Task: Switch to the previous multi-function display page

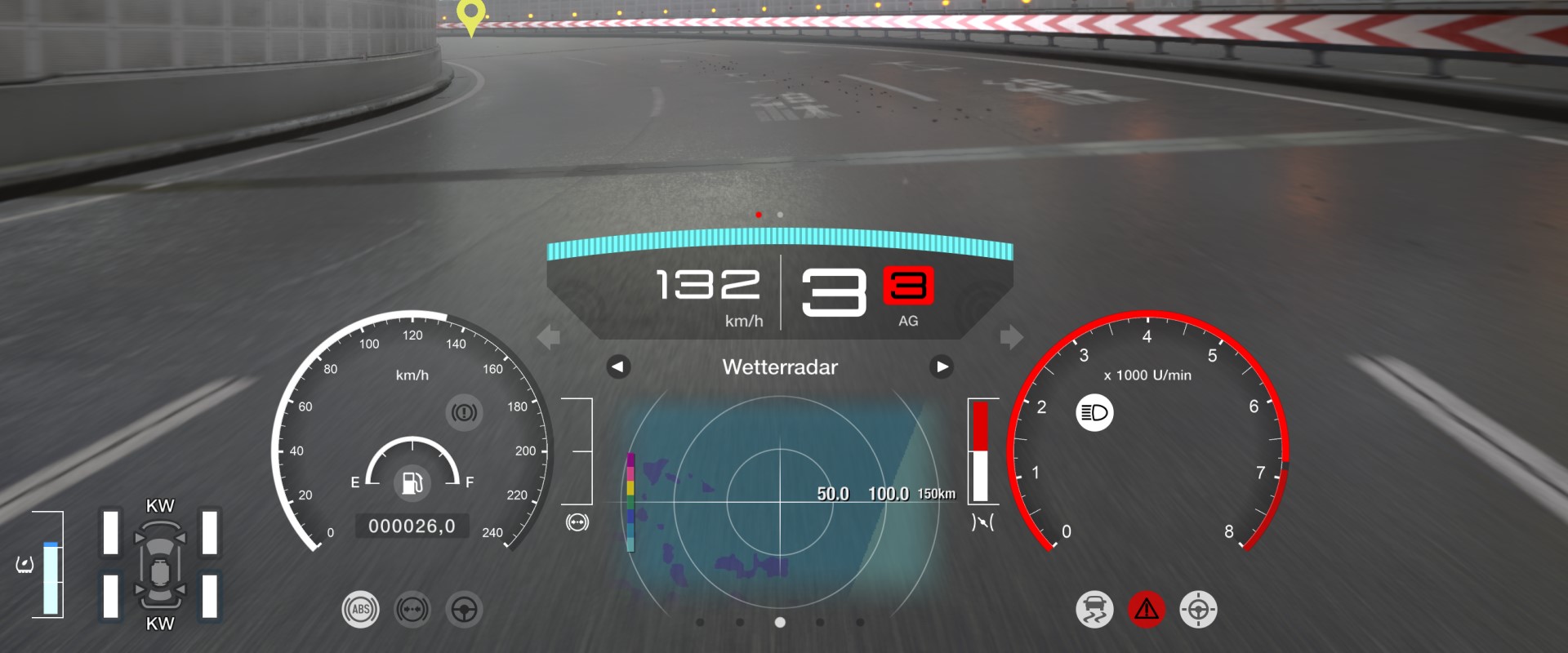Action: [x=618, y=367]
